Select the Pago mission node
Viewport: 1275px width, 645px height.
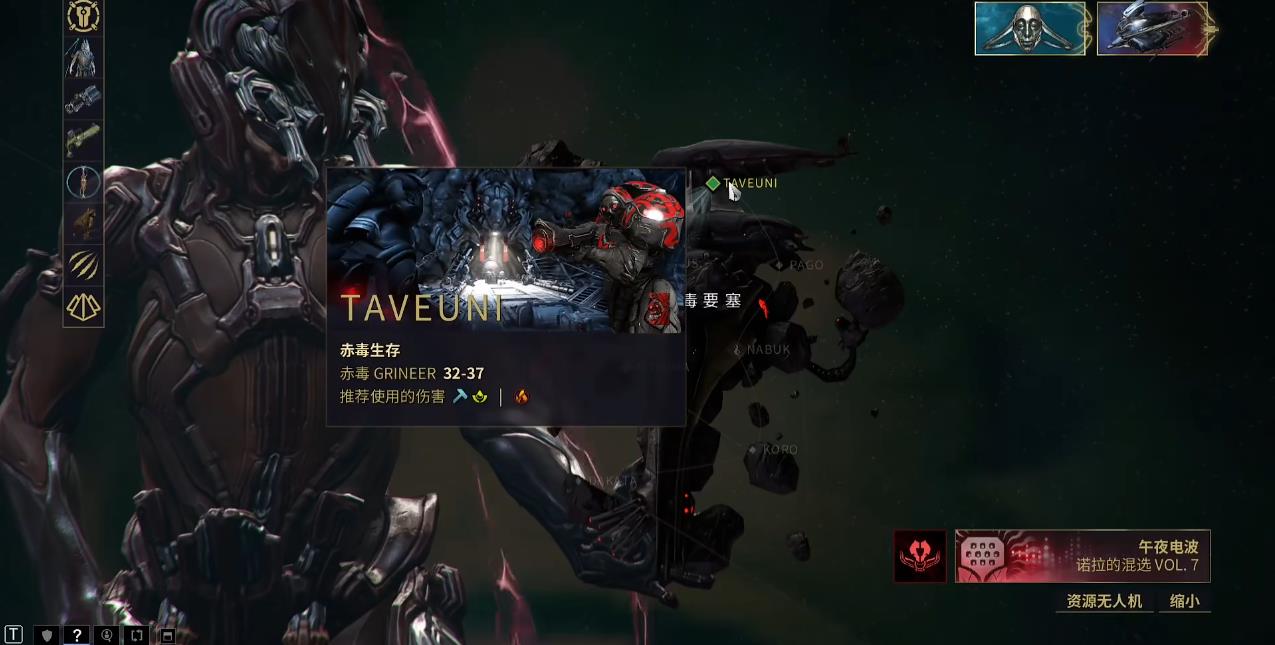(x=779, y=265)
